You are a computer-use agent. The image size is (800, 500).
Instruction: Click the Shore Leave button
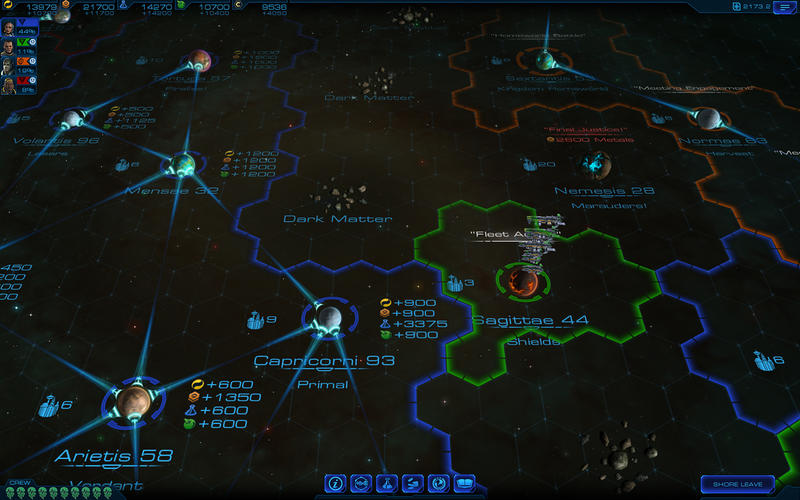click(x=738, y=484)
